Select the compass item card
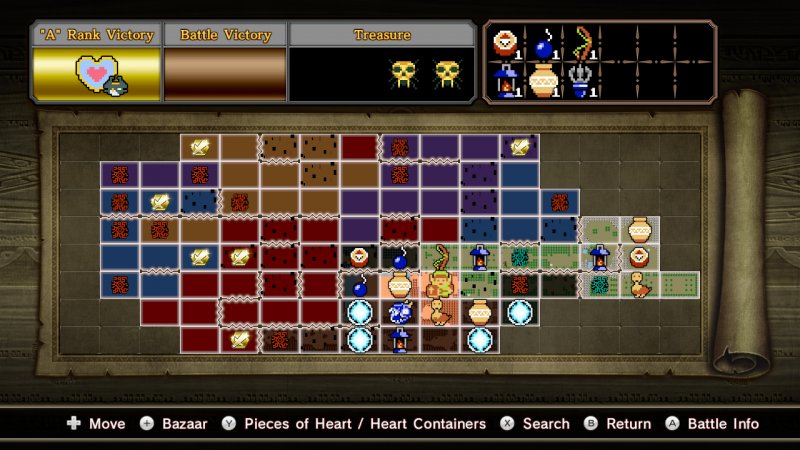This screenshot has height=450, width=800. [507, 45]
